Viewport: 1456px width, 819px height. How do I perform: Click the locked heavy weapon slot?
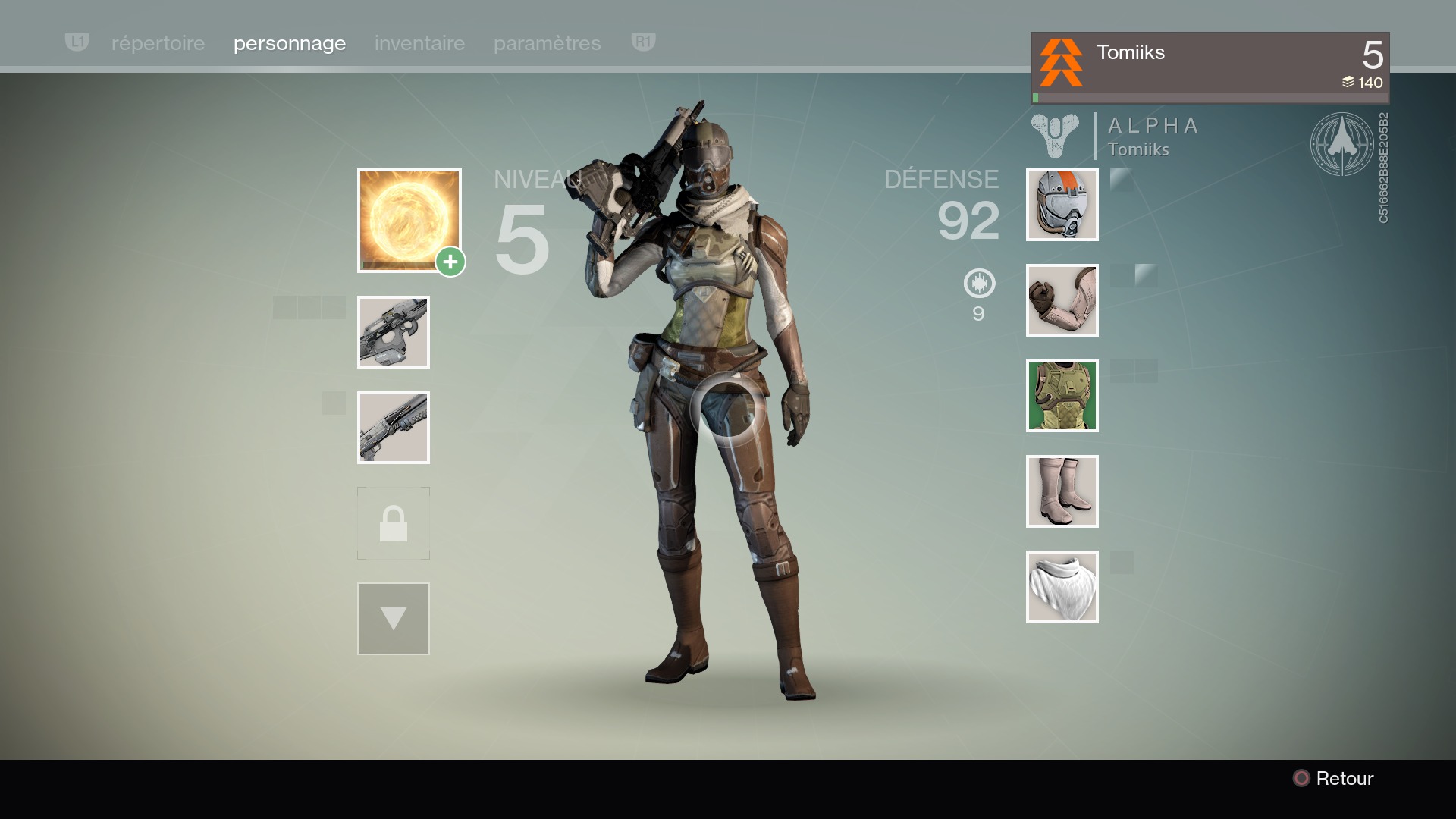point(394,523)
